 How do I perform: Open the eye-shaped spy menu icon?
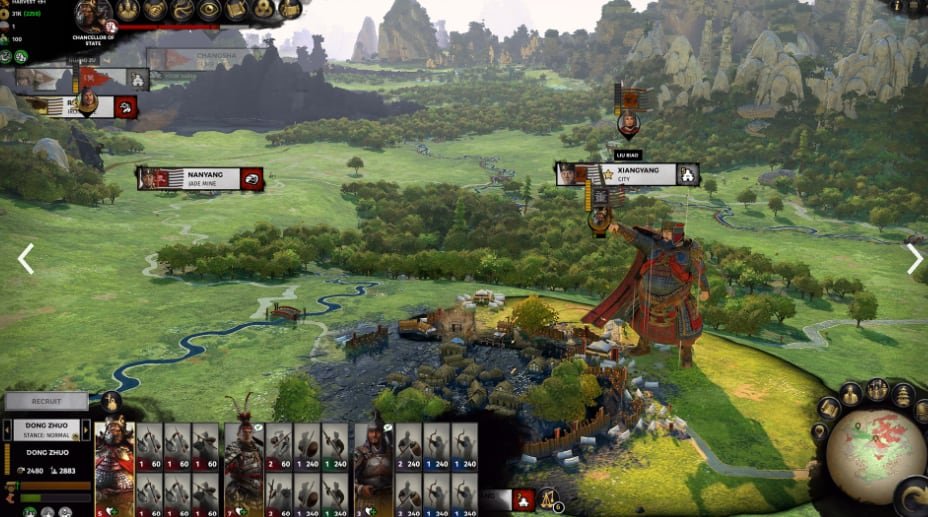coord(209,10)
